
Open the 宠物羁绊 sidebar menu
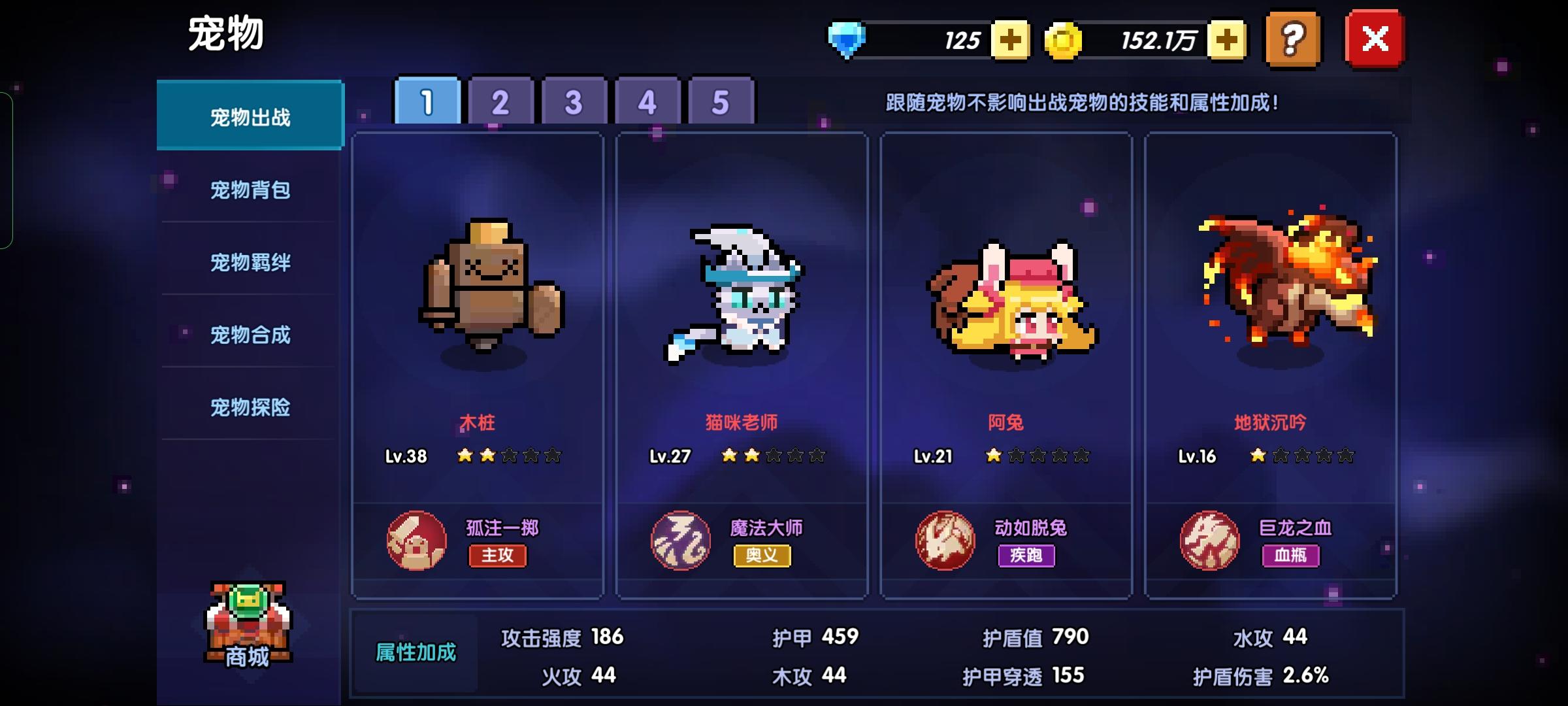(x=250, y=263)
